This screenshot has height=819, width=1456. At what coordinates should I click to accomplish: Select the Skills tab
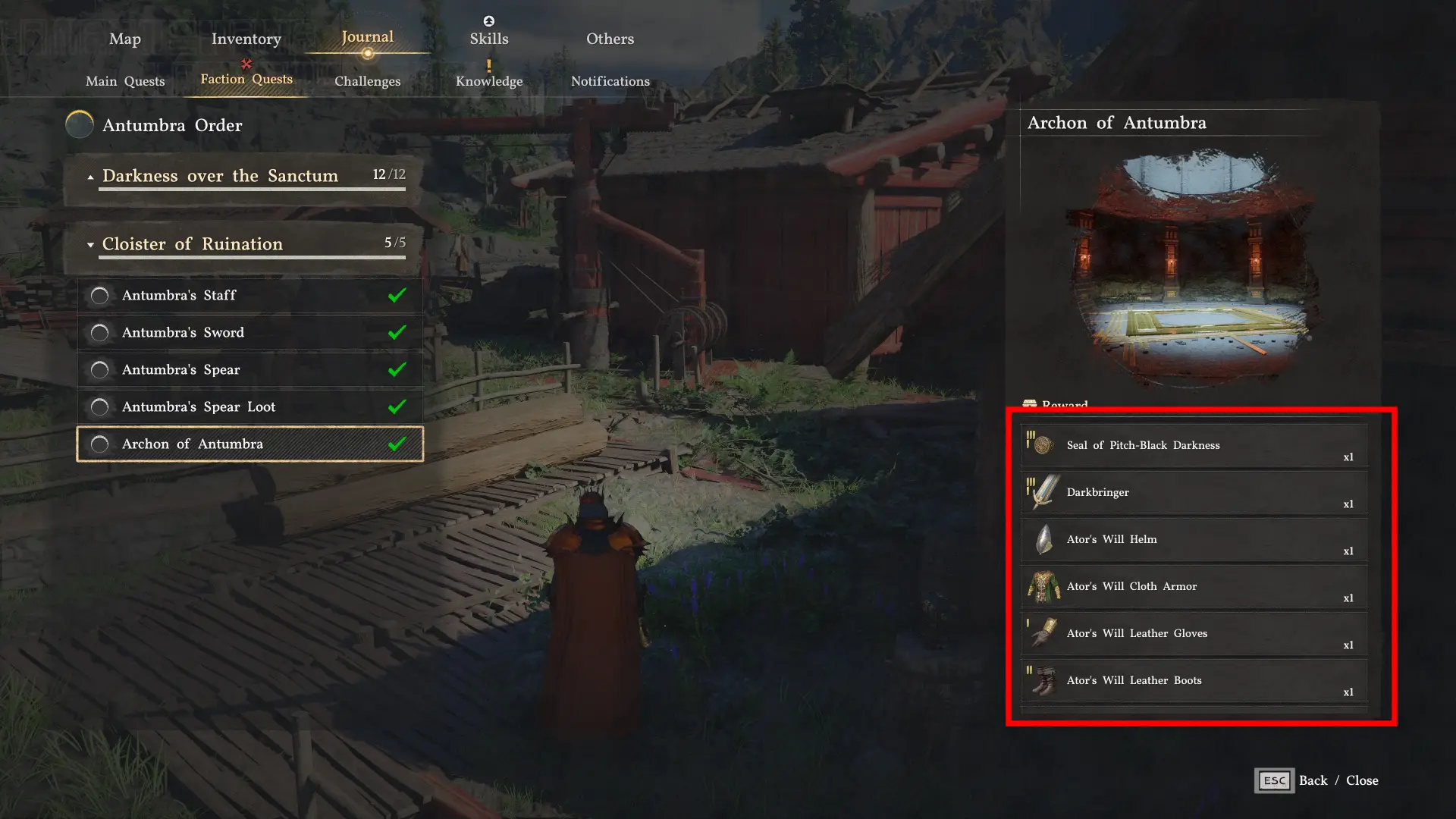click(x=489, y=39)
